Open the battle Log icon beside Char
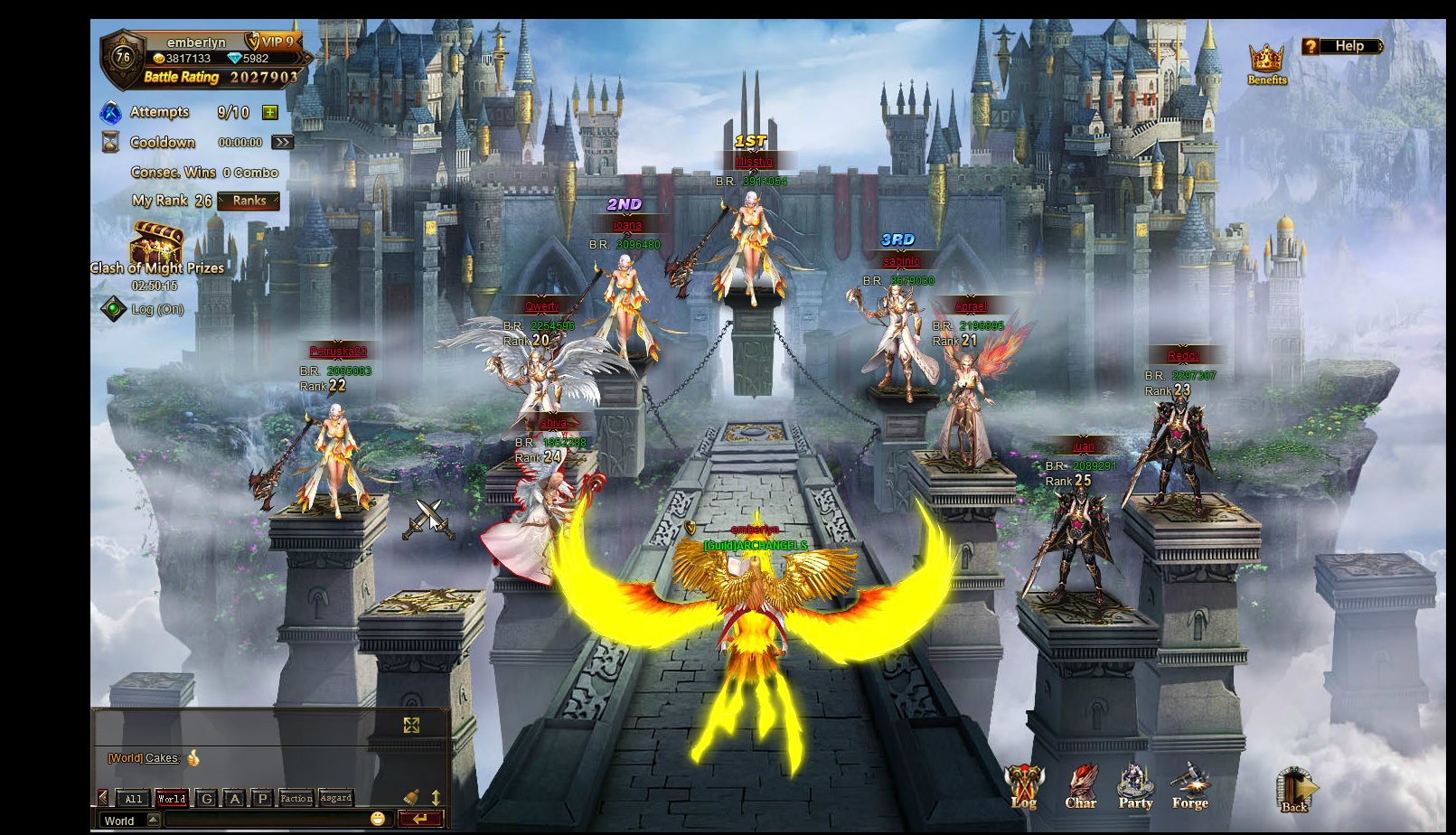The width and height of the screenshot is (1456, 835). 1024,787
